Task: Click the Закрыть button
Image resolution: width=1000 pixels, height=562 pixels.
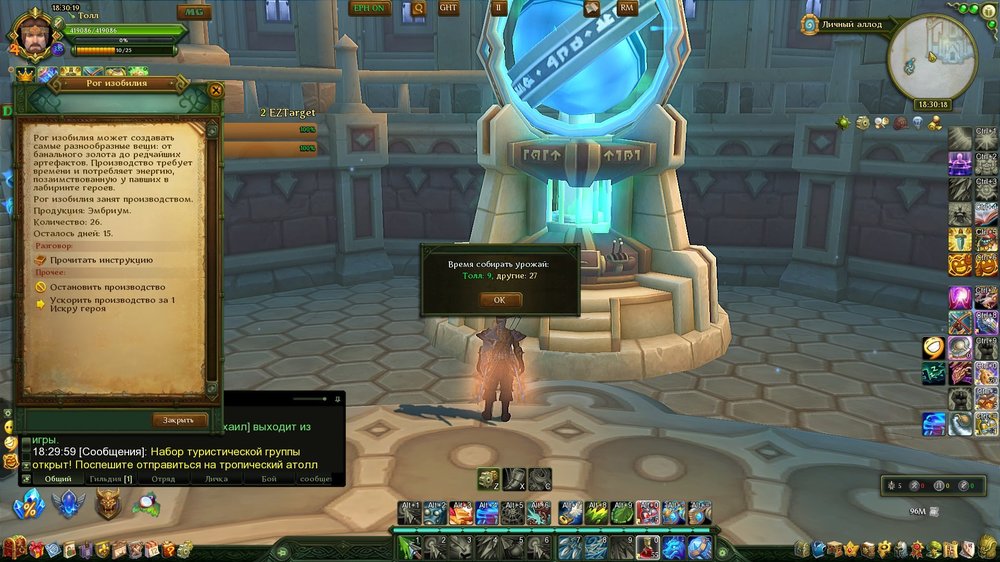Action: coord(180,420)
